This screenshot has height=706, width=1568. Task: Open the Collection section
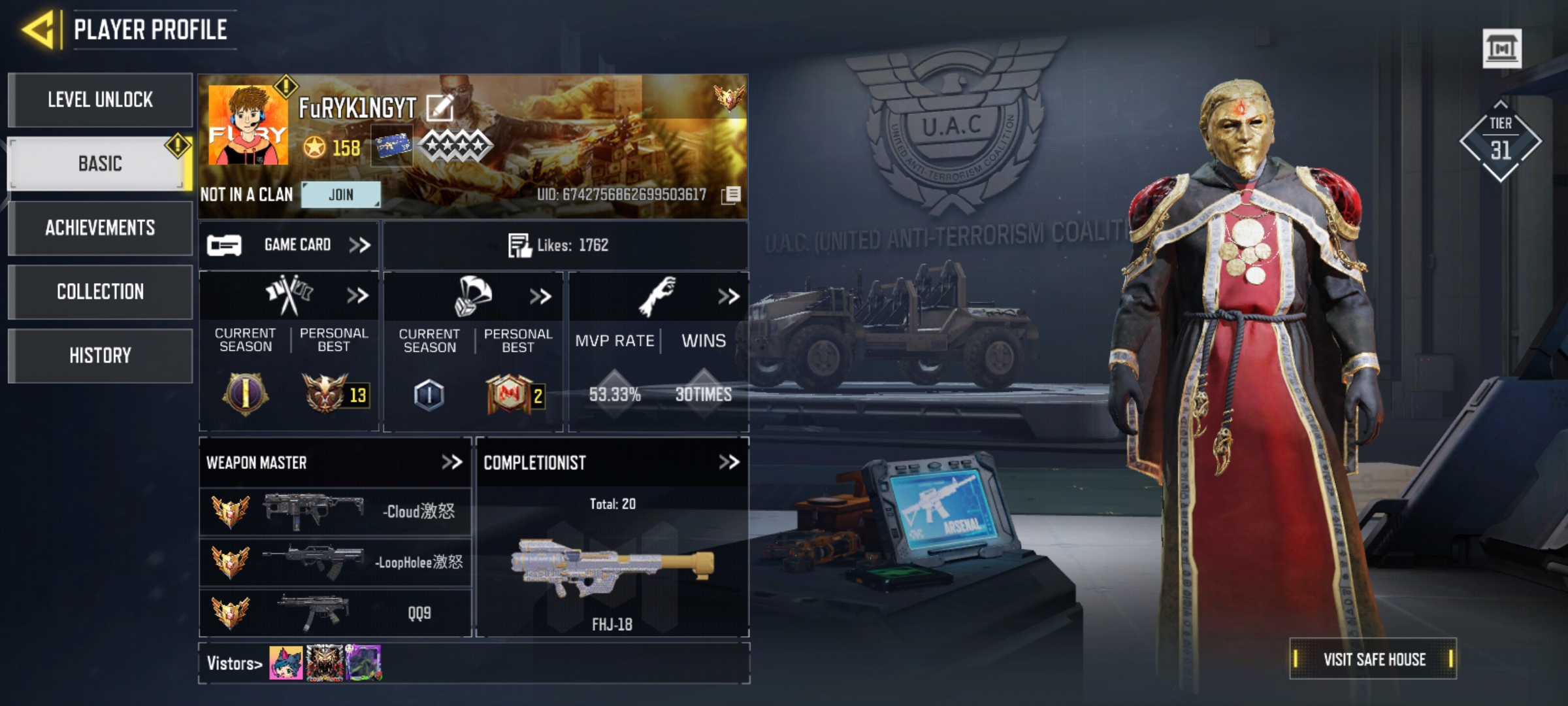point(100,292)
